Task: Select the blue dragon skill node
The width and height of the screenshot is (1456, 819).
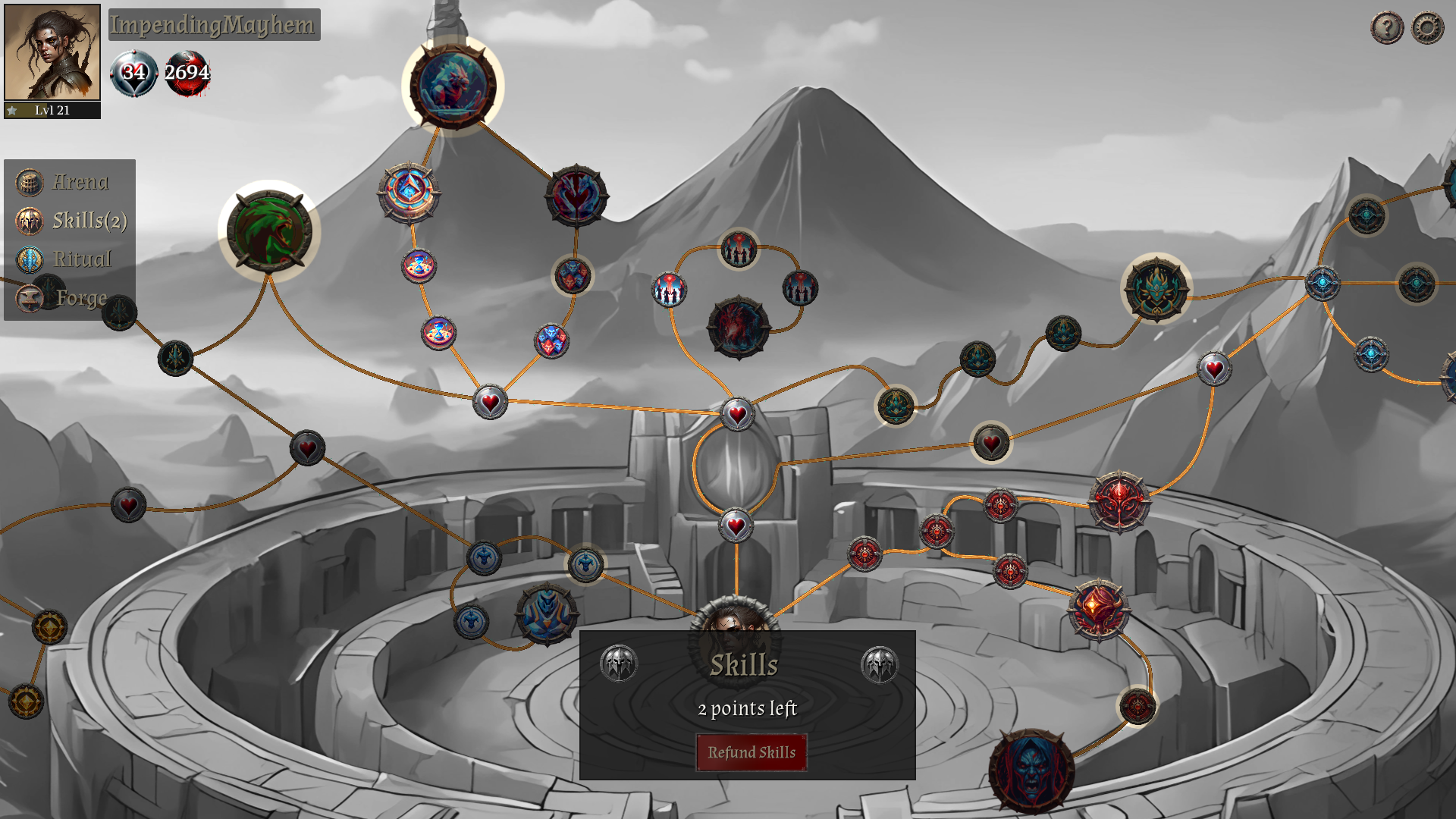Action: coord(453,86)
